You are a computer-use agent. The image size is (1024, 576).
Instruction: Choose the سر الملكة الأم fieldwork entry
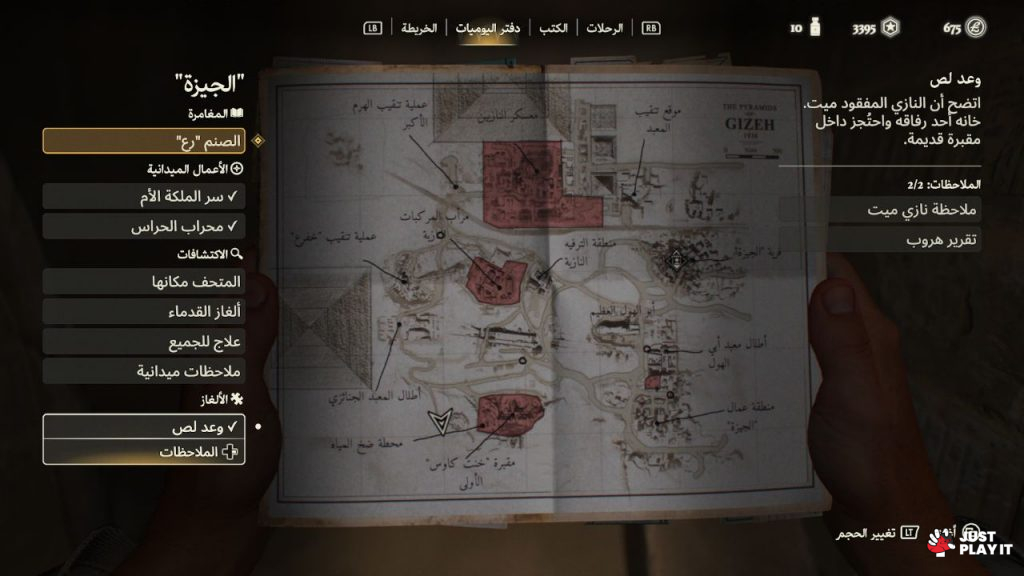[x=144, y=197]
